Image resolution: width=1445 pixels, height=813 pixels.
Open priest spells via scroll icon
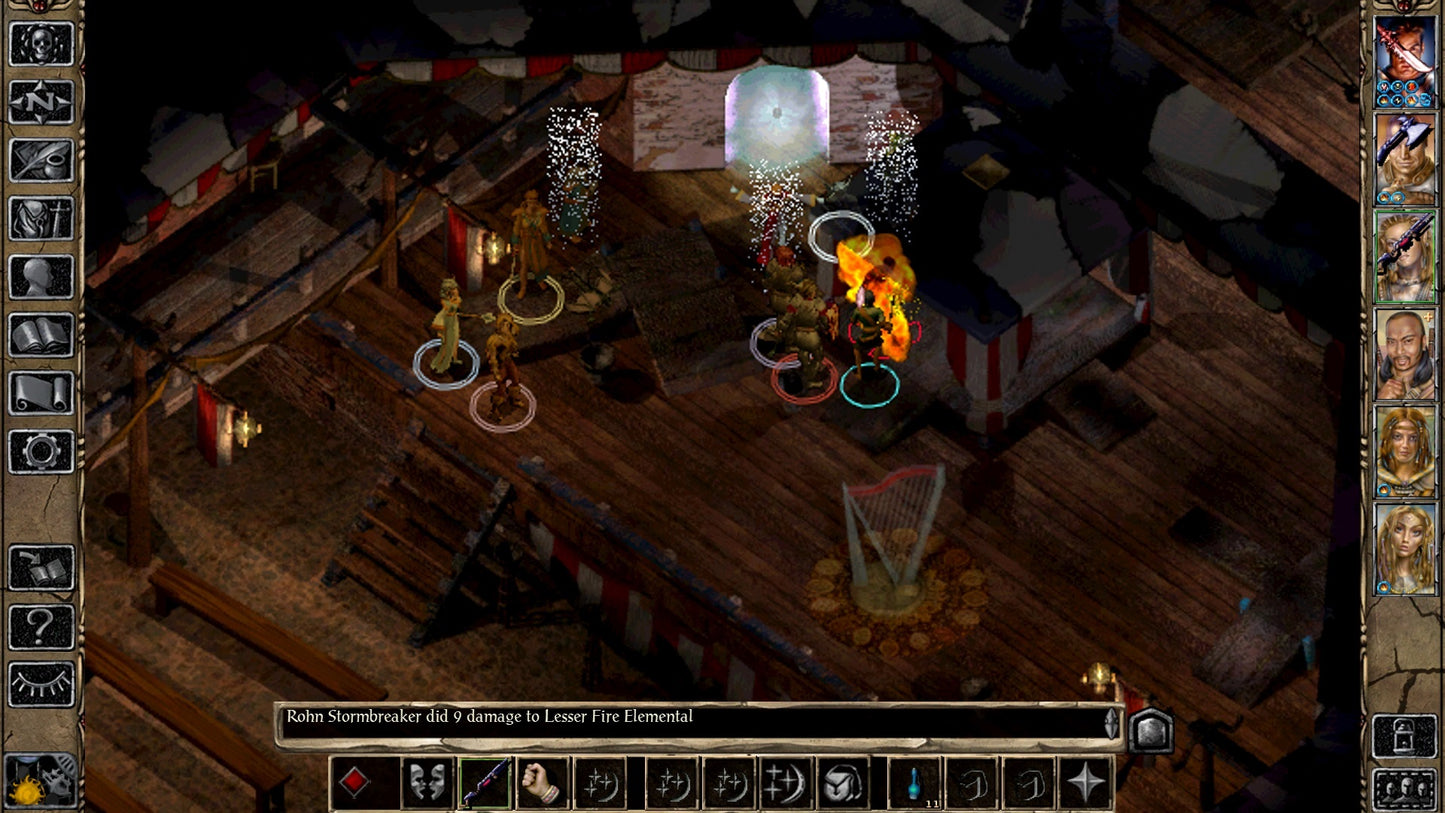click(x=42, y=393)
